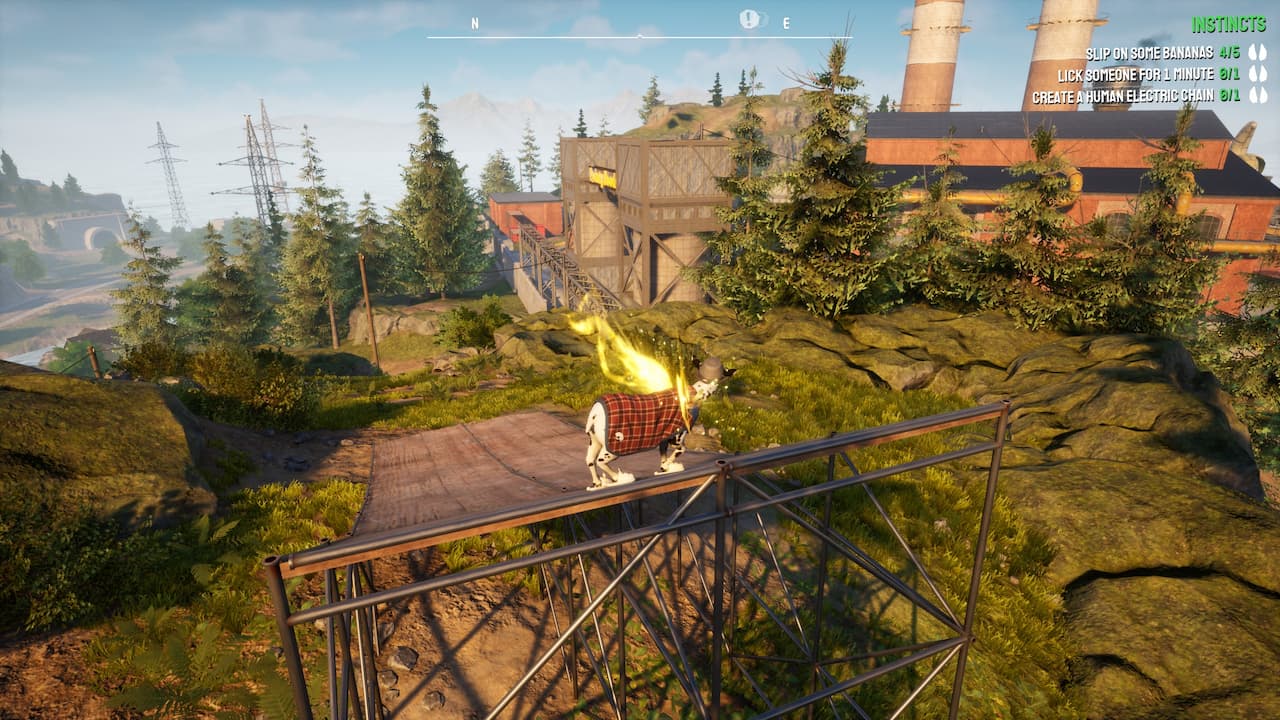1280x720 pixels.
Task: Click the 0/1 counter on the electric chain quest
Action: [x=1230, y=95]
